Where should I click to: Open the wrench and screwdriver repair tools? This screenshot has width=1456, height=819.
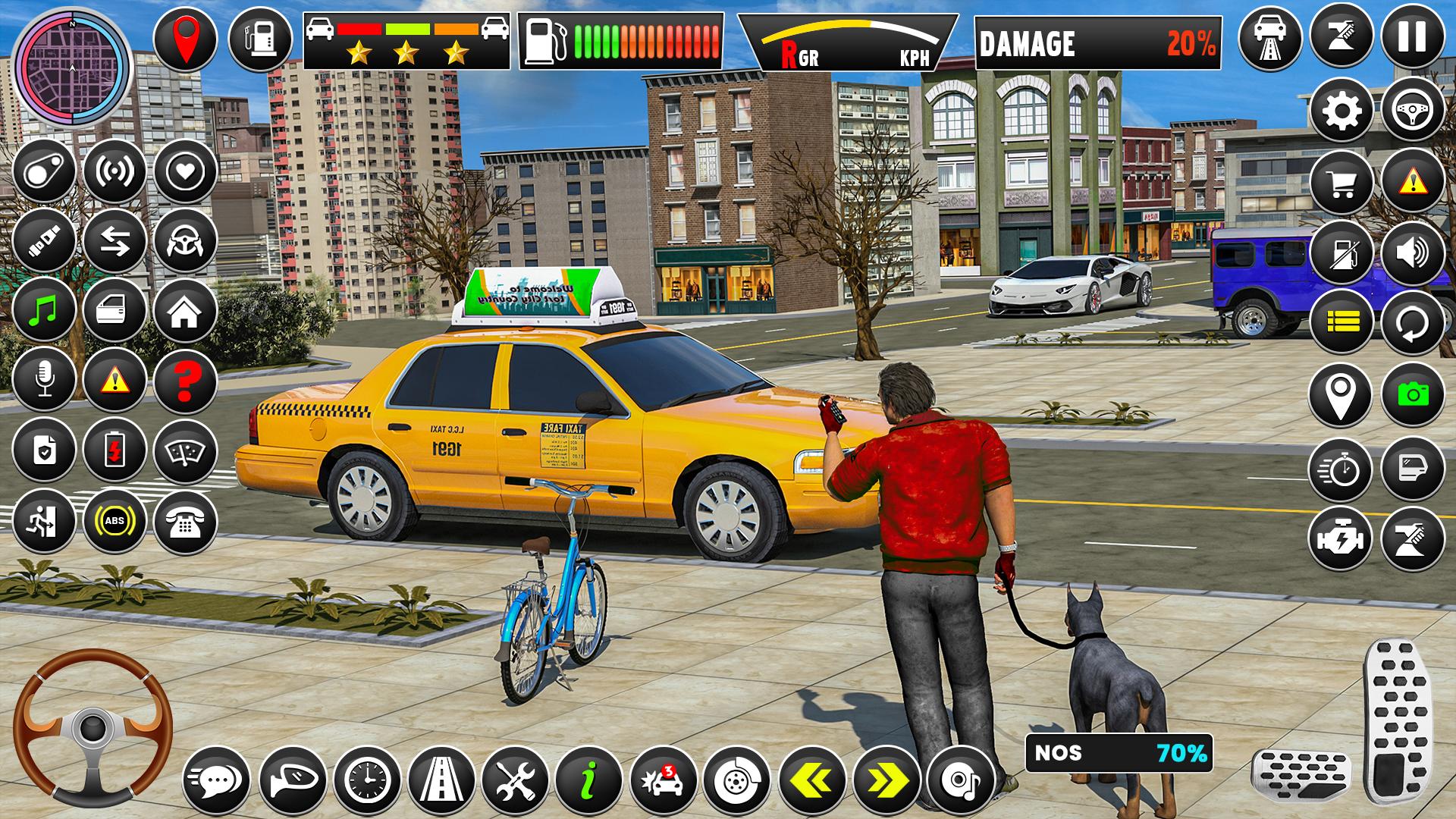[515, 780]
